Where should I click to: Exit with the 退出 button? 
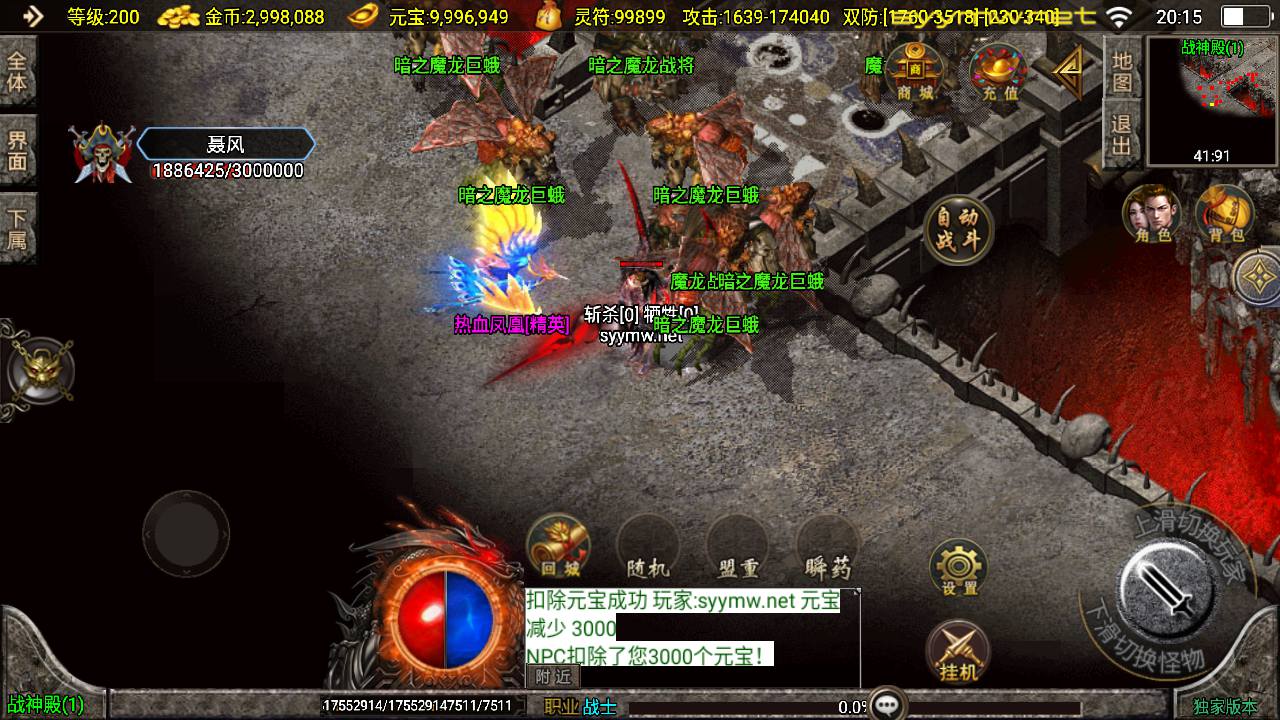pyautogui.click(x=1122, y=136)
